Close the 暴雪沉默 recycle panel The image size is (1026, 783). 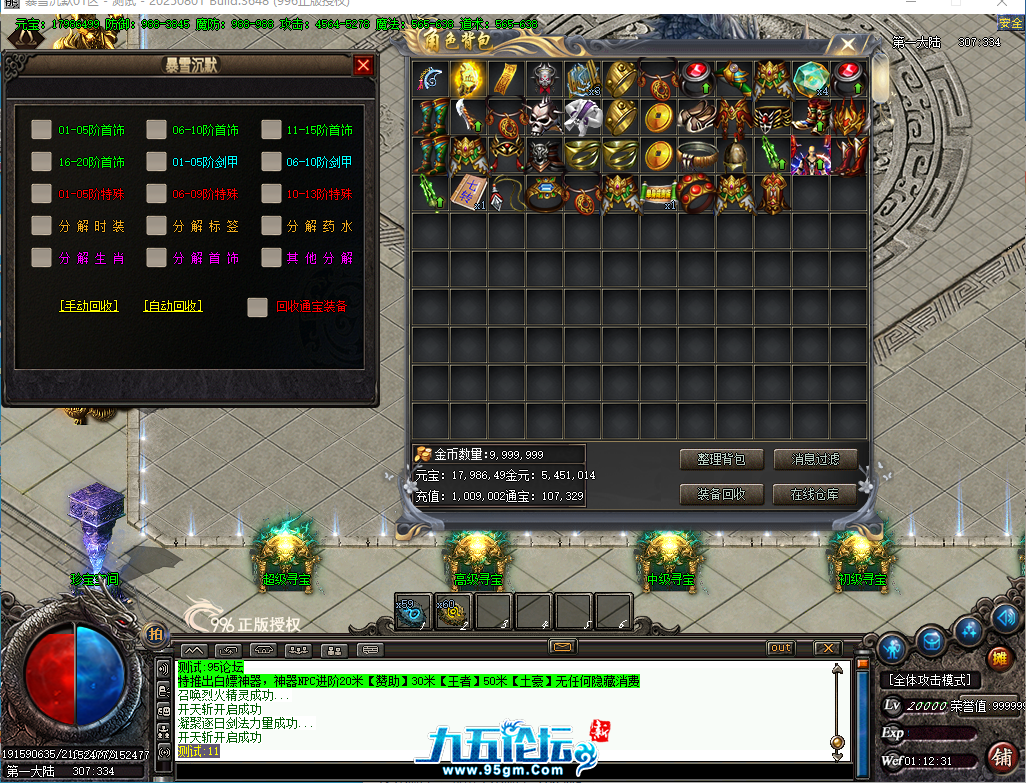coord(364,66)
